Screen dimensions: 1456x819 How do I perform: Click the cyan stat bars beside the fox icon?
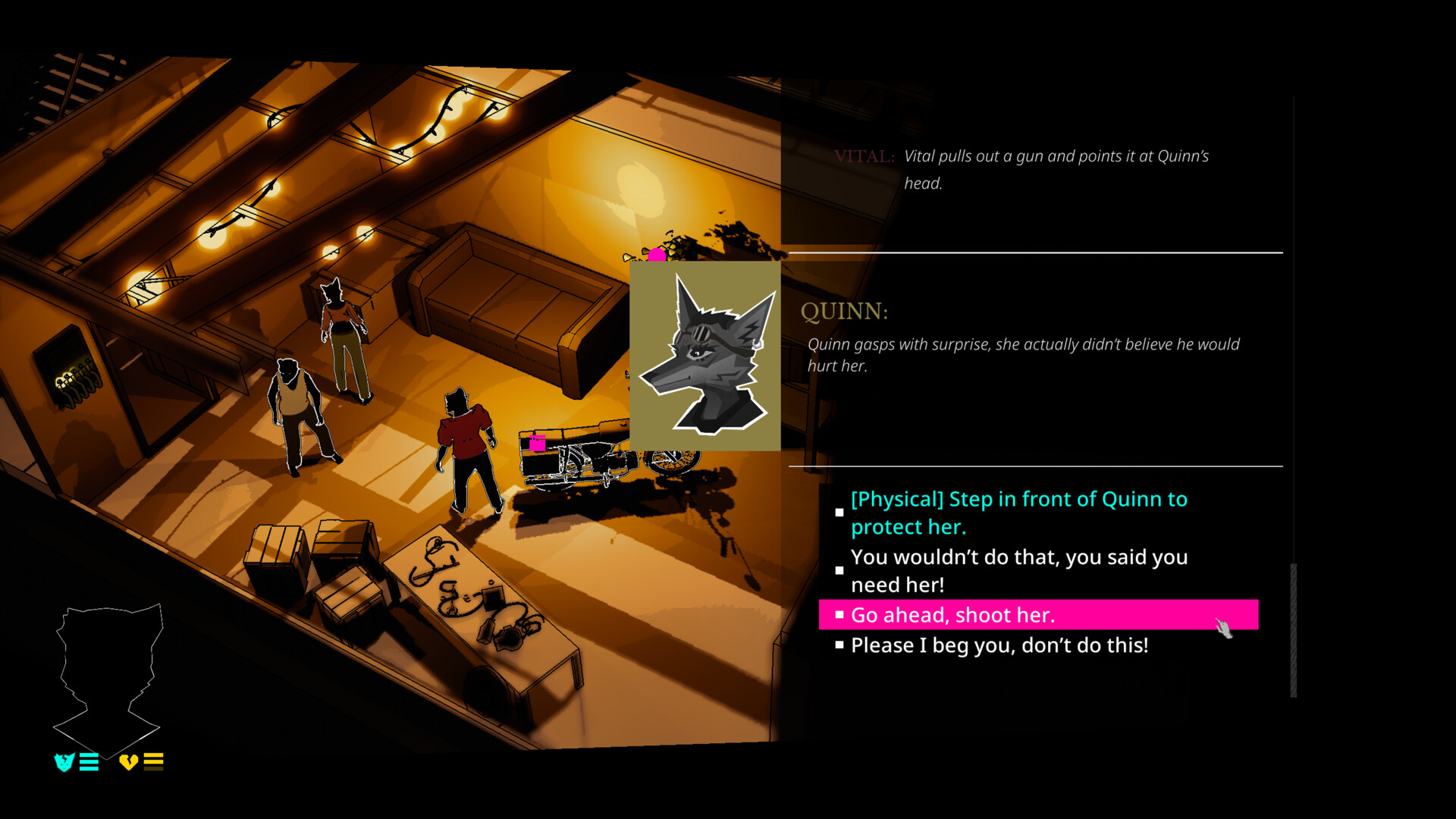[x=88, y=762]
